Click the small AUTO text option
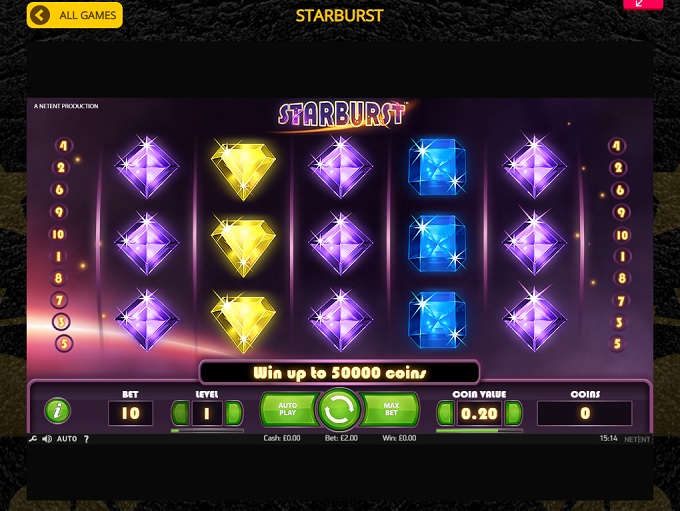This screenshot has width=680, height=511. point(67,439)
